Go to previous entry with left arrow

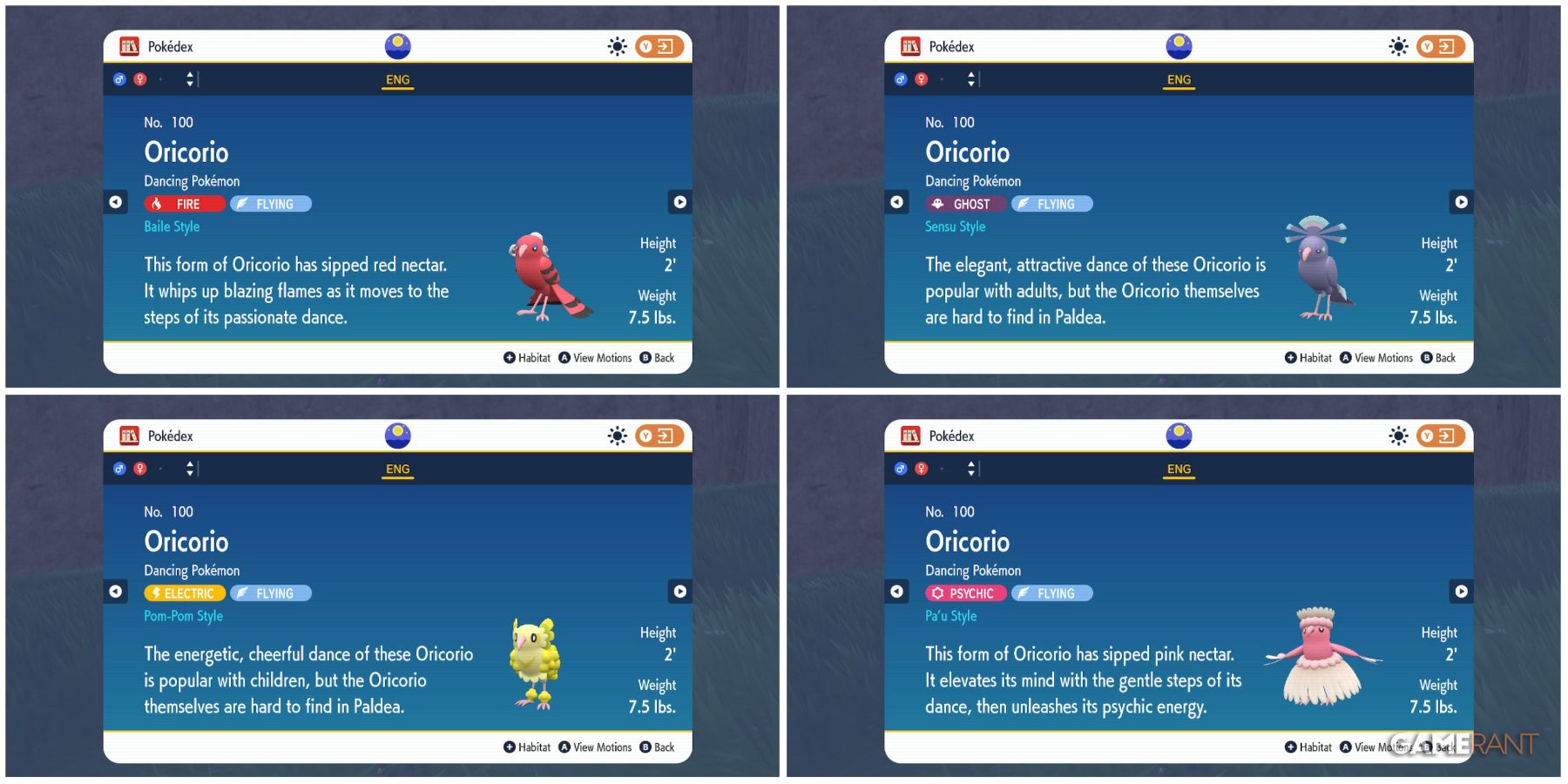click(115, 202)
